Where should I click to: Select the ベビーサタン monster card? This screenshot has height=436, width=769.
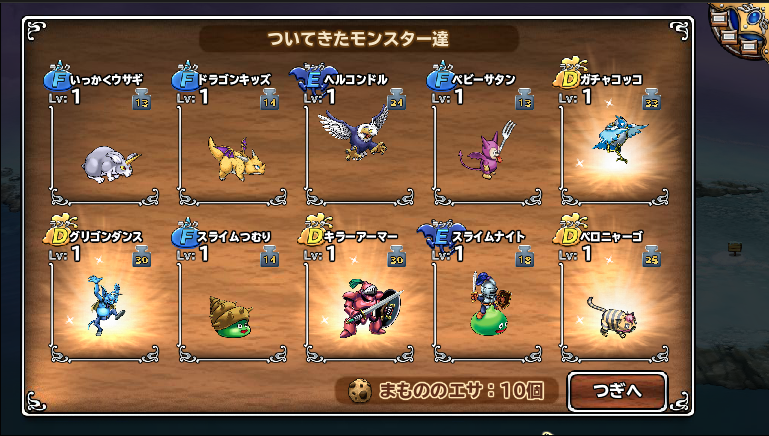coord(490,150)
